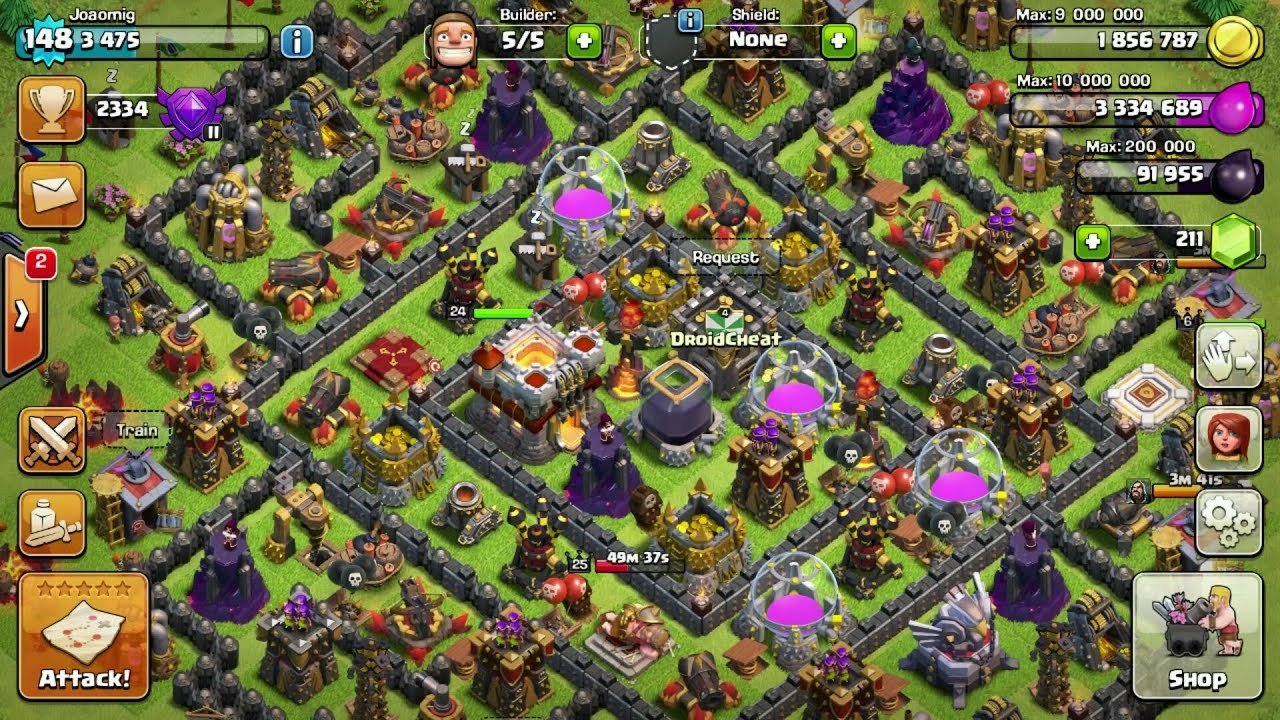Tap the Attack! map button

point(83,635)
